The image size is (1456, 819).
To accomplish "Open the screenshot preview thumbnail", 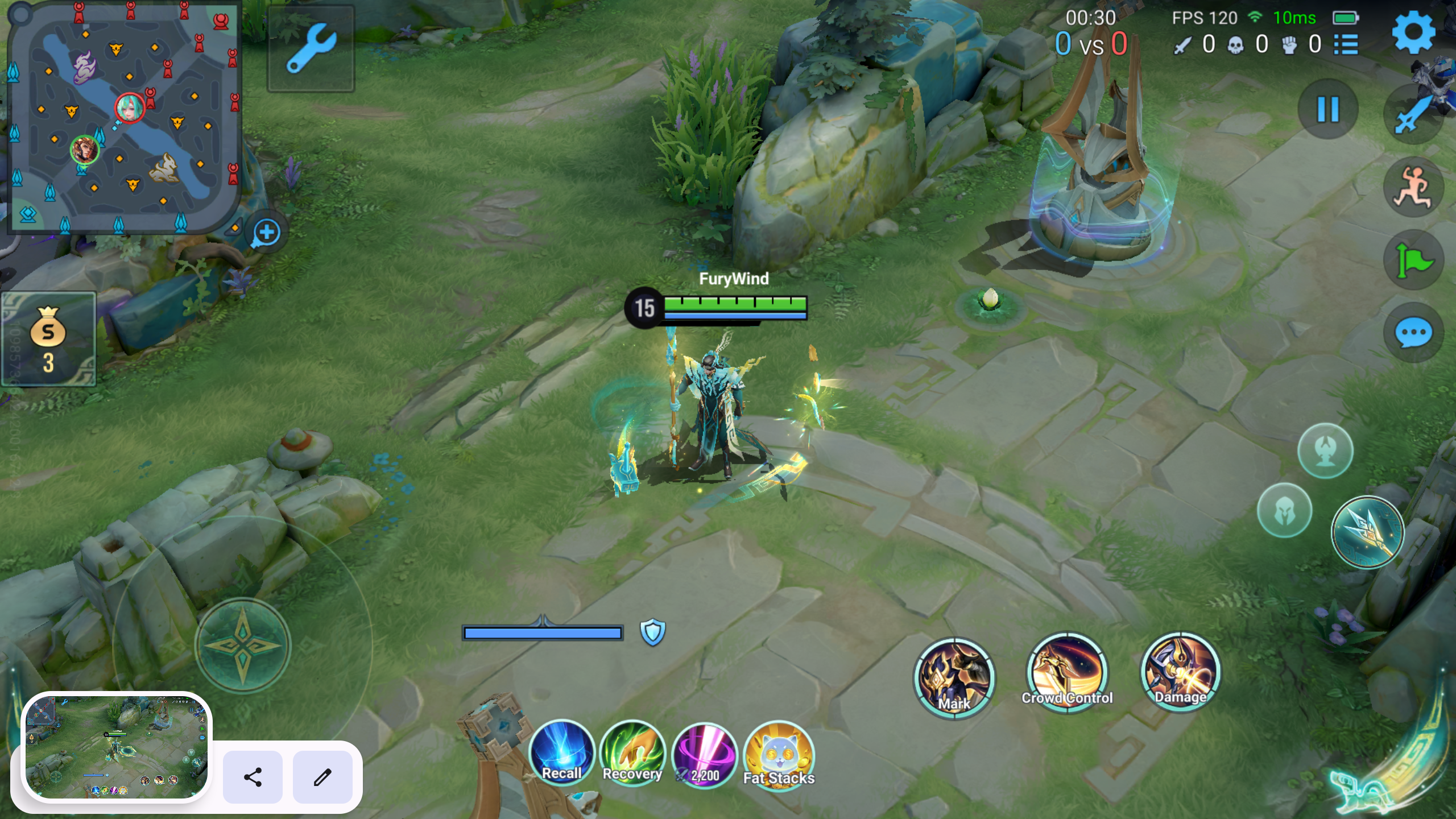I will 117,746.
